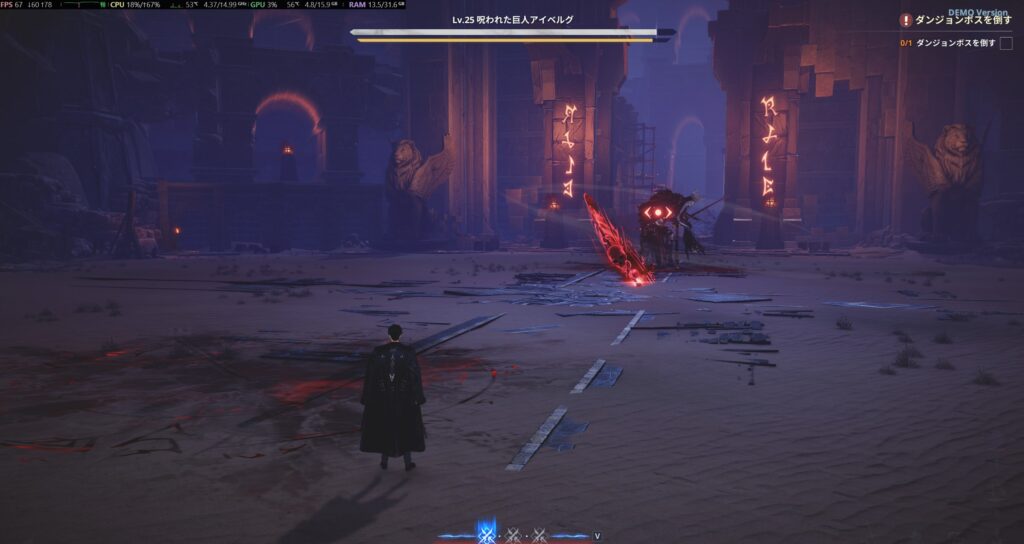The image size is (1024, 544).
Task: Tick the dungeon boss objective checkbox
Action: click(x=1006, y=43)
